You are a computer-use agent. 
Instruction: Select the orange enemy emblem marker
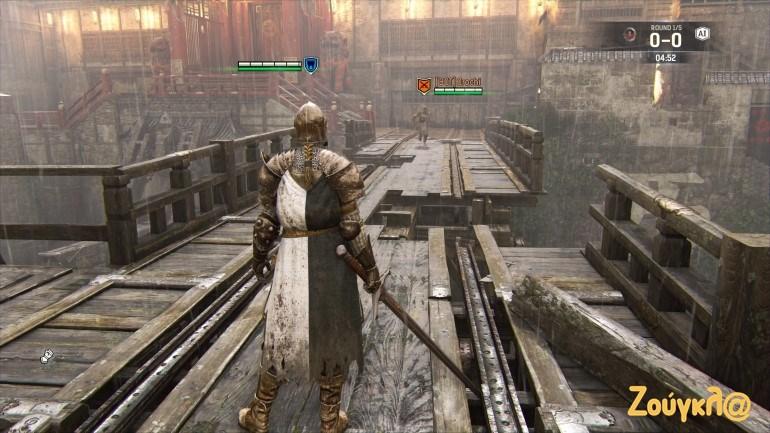(423, 87)
